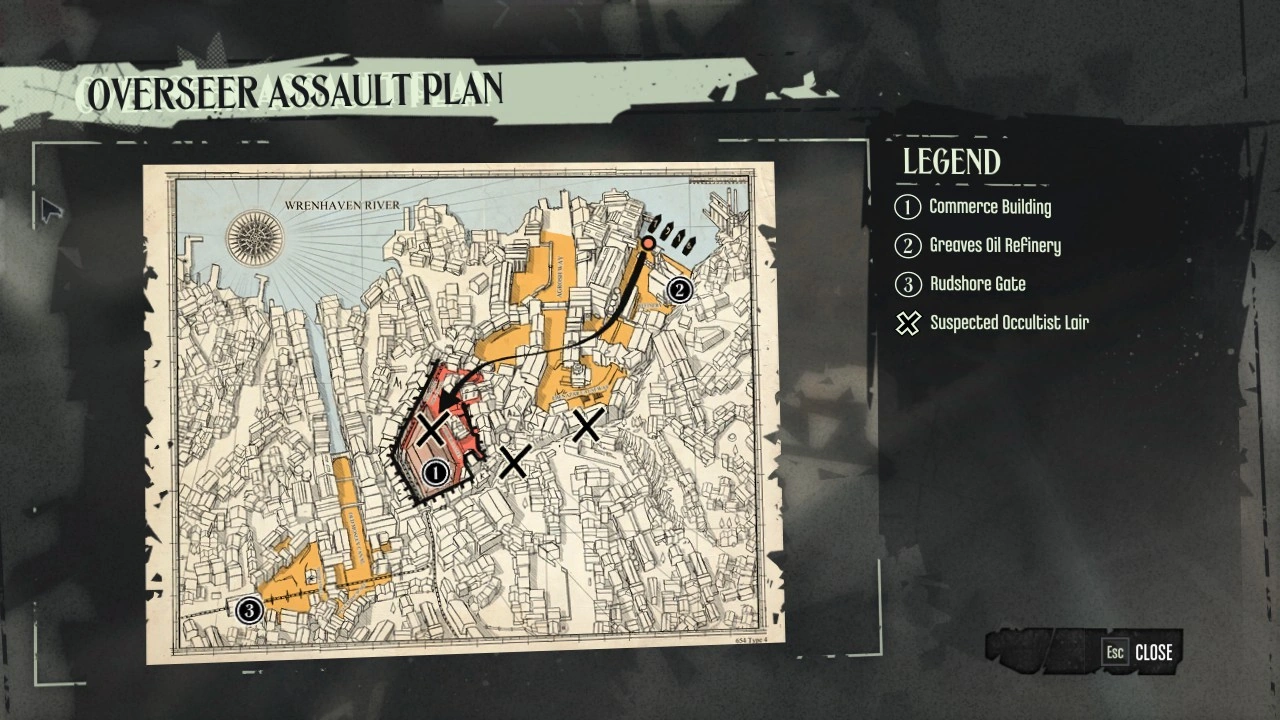Select marker 2 at Greaves Oil Refinery

(x=679, y=291)
